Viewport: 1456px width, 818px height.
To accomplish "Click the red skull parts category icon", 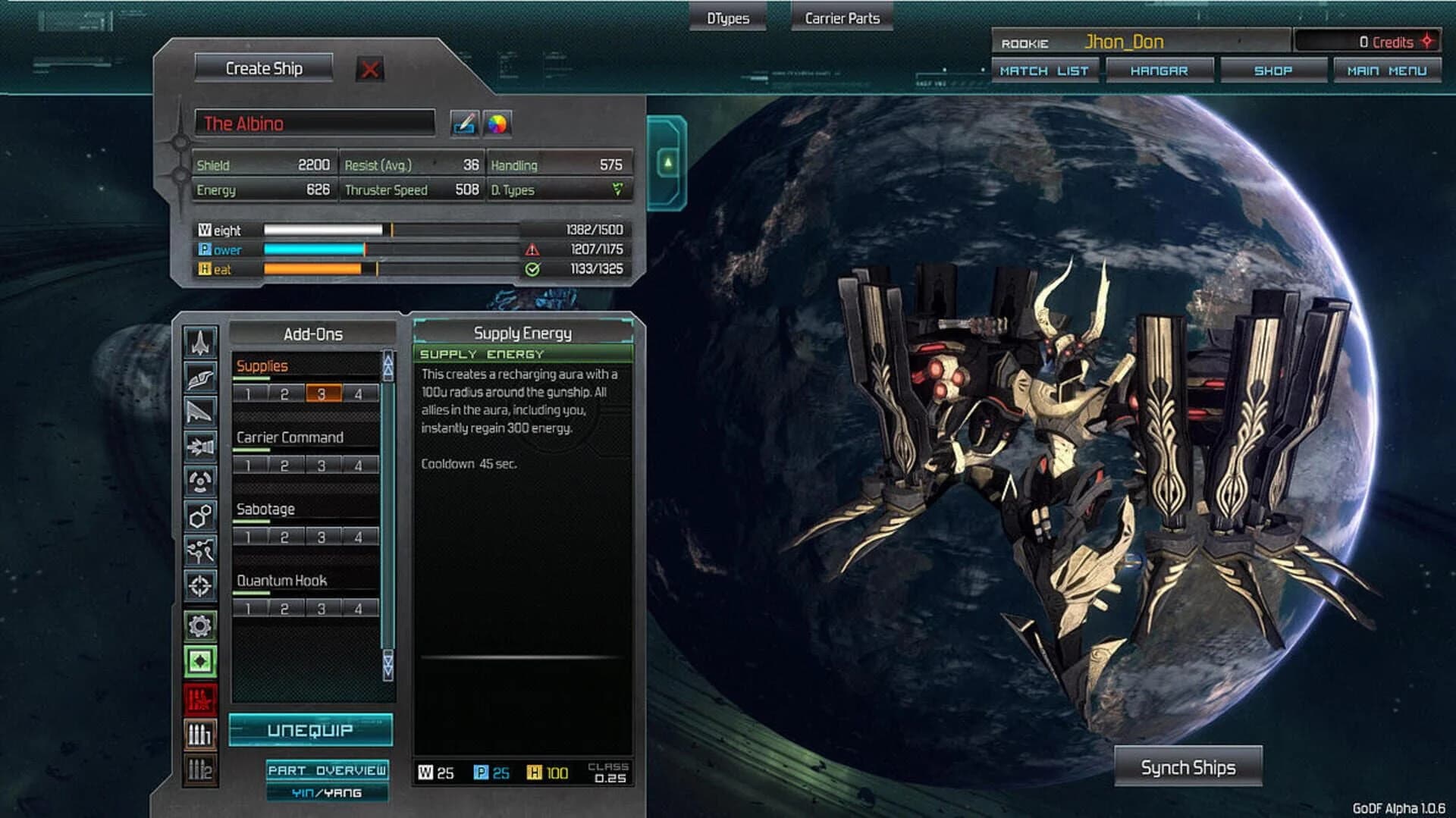I will 199,697.
